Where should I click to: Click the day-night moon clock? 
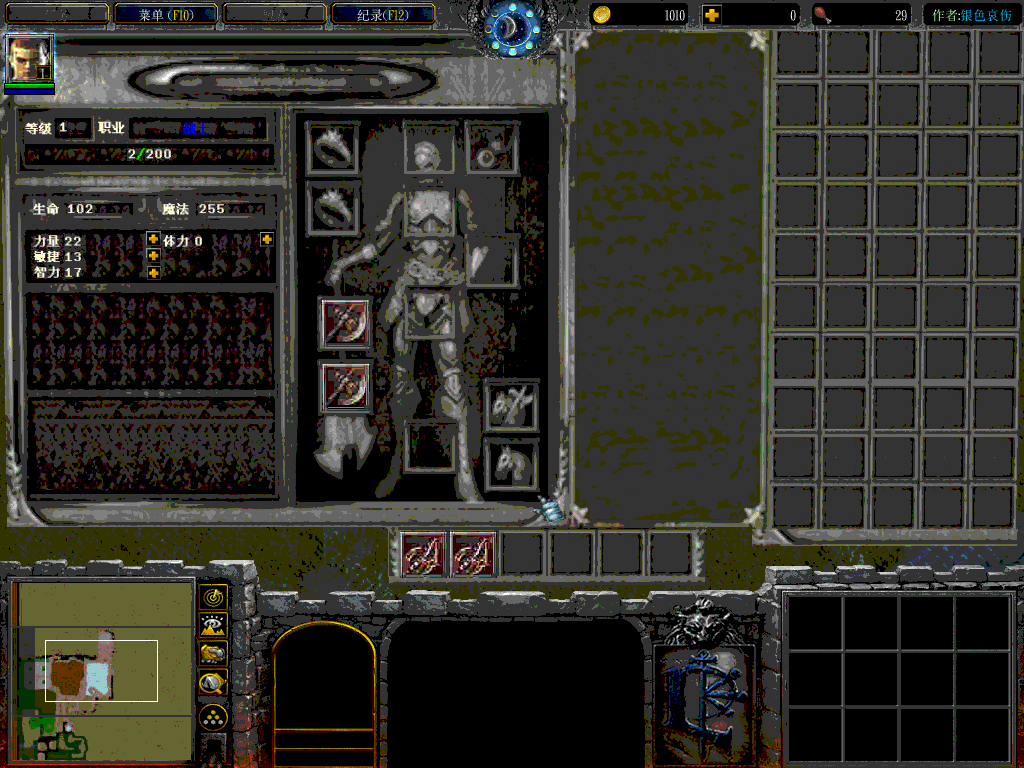tap(511, 28)
